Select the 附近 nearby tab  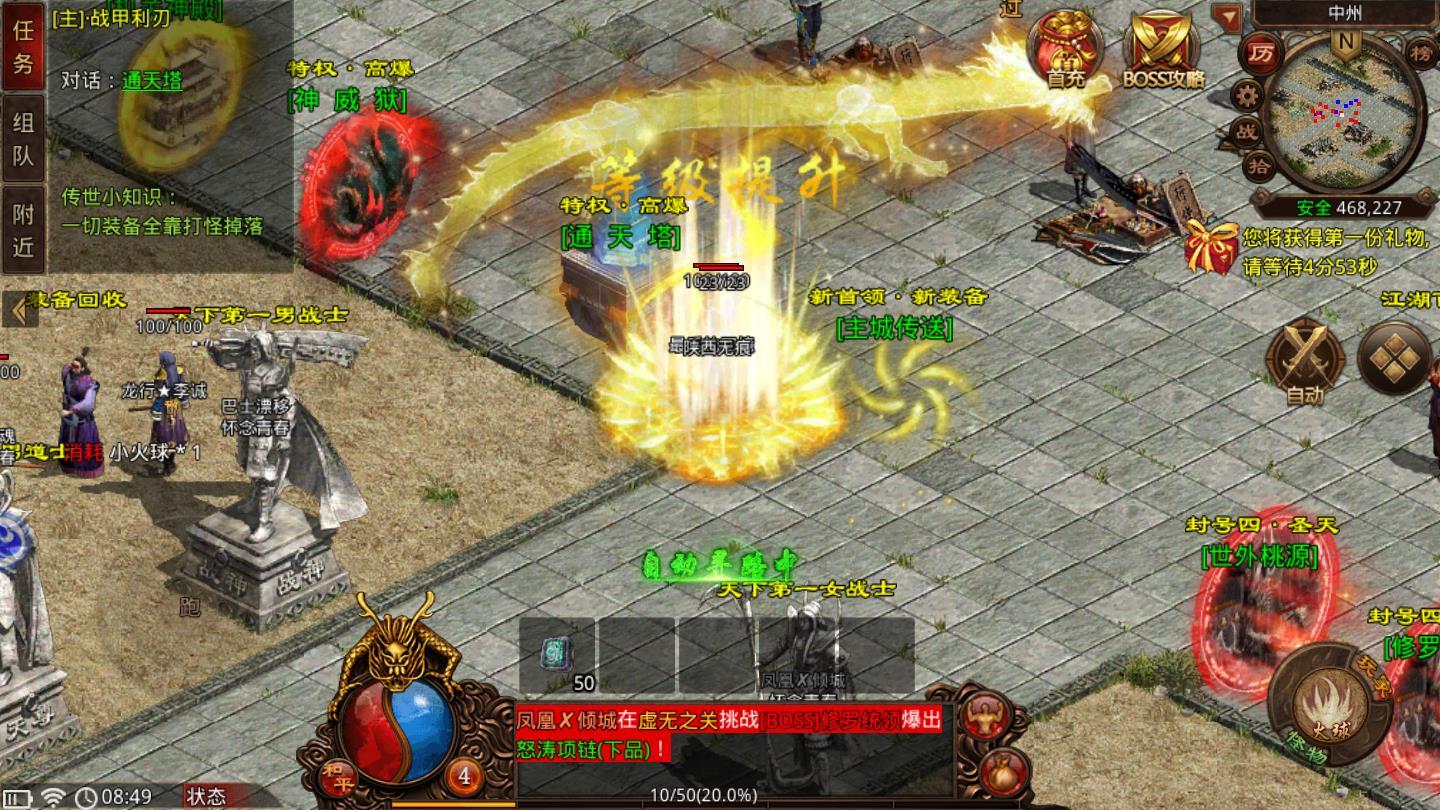tap(23, 229)
